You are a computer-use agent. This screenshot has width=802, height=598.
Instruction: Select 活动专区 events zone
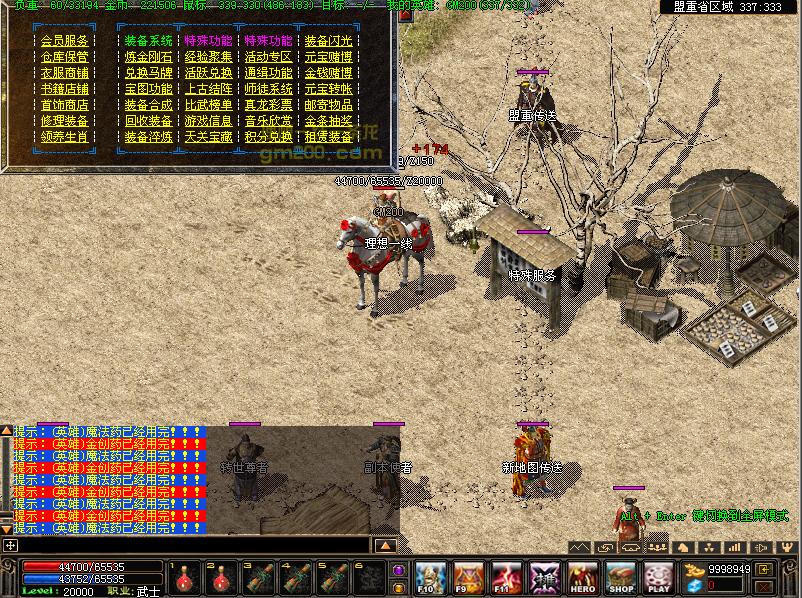pyautogui.click(x=268, y=57)
